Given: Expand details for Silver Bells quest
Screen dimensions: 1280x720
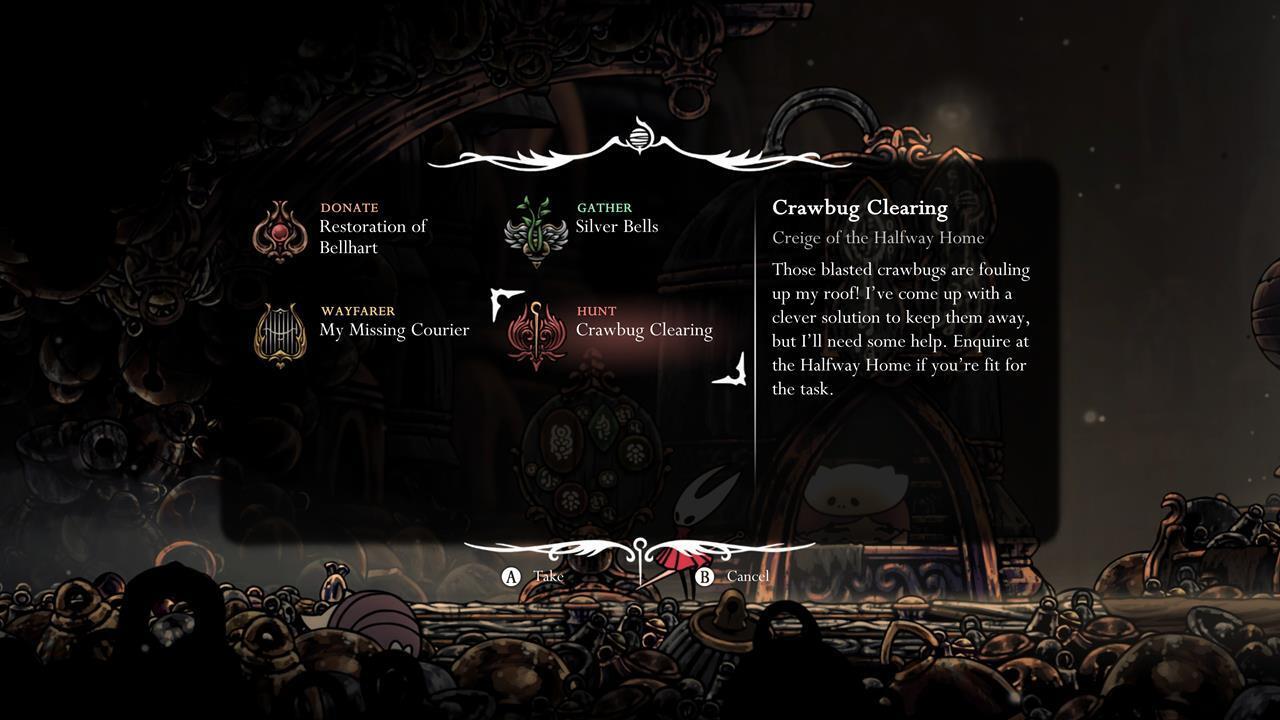Looking at the screenshot, I should 618,226.
